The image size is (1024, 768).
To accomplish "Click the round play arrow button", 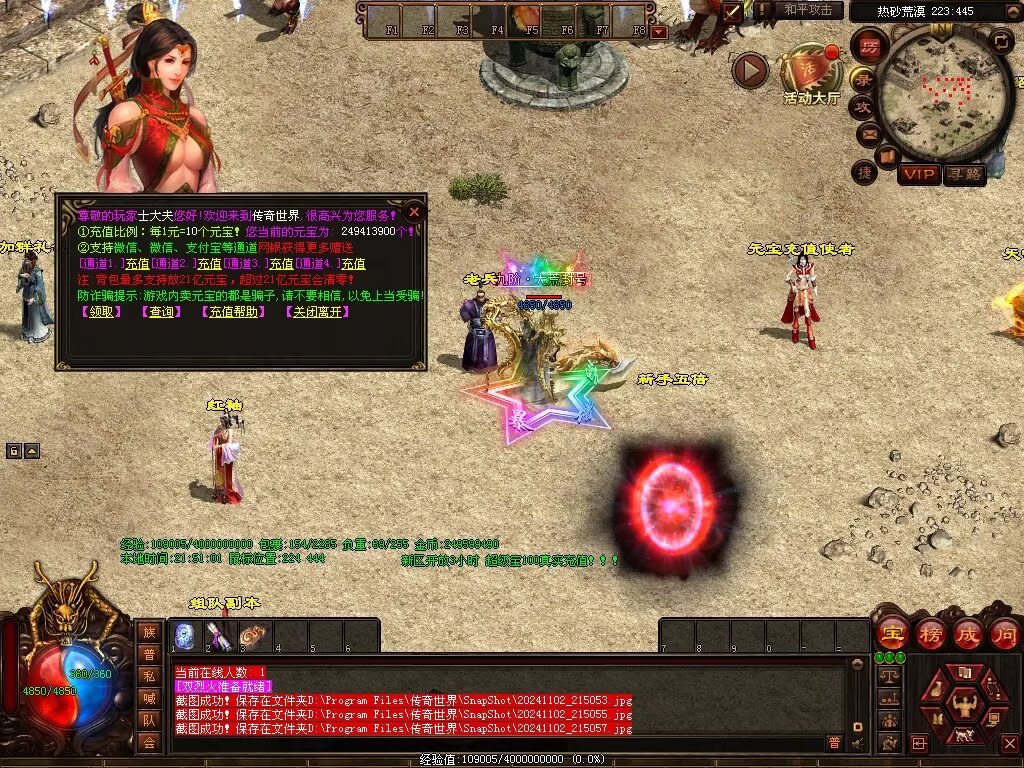I will coord(750,70).
